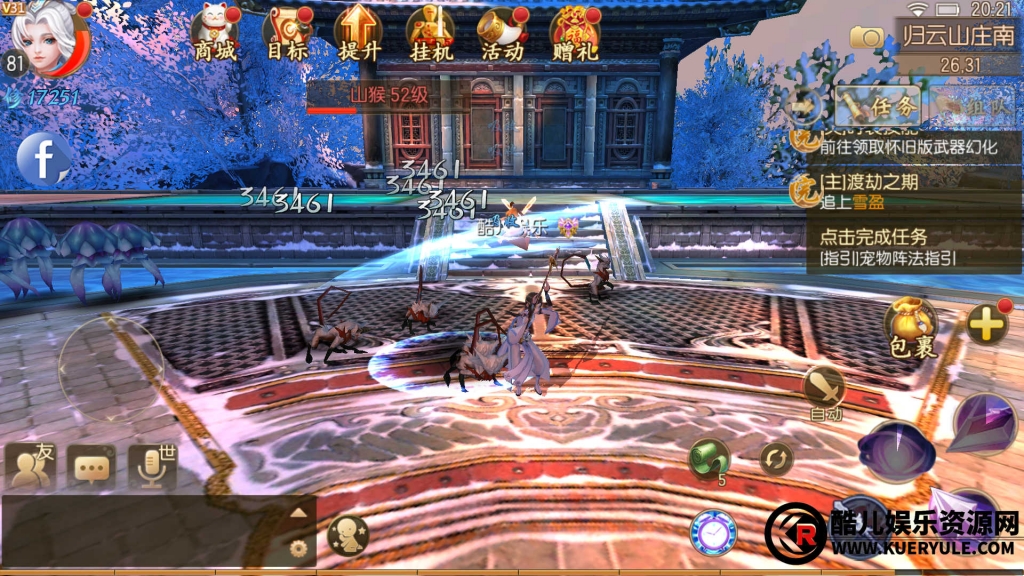This screenshot has height=576, width=1024.
Task: Open the 赠礼 gift menu
Action: click(x=574, y=33)
